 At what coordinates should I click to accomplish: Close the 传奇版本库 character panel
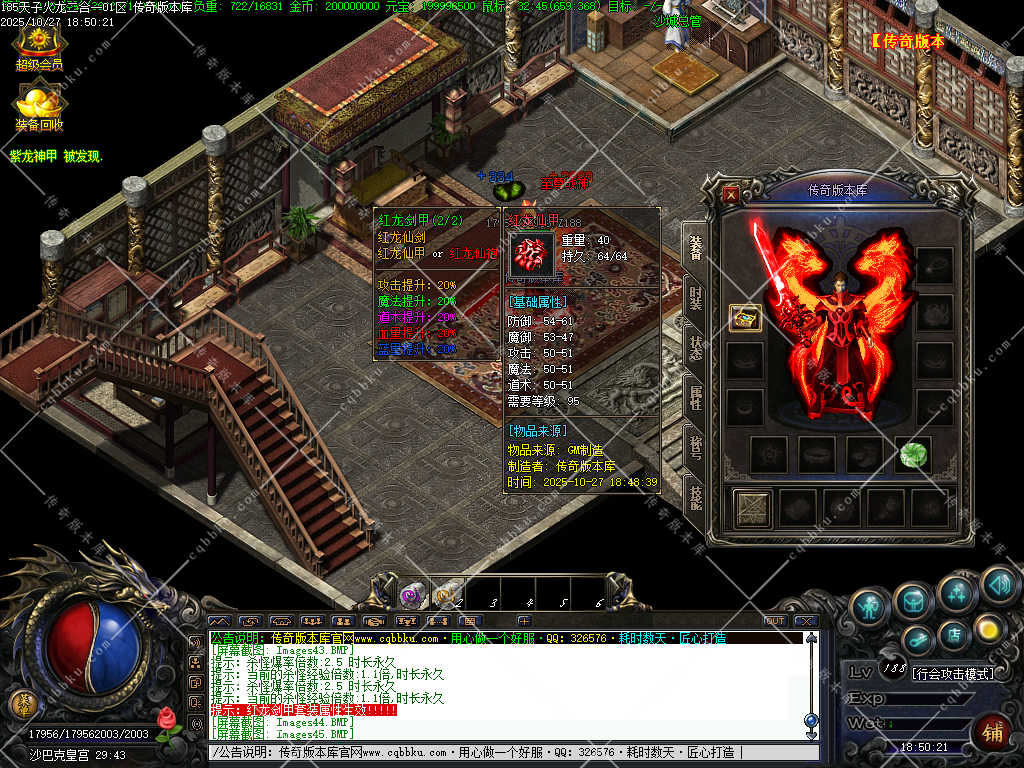coord(731,195)
